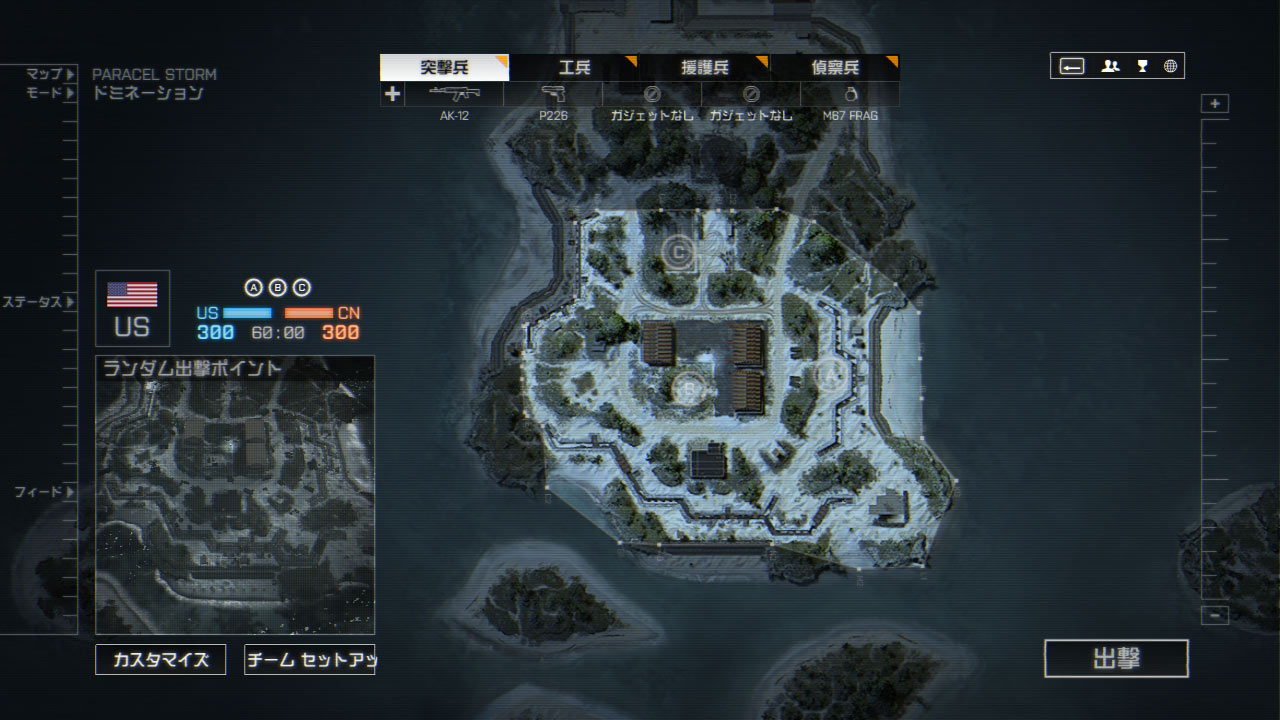Choose the 援護兵 class tab
Image resolution: width=1280 pixels, height=720 pixels.
pyautogui.click(x=705, y=68)
